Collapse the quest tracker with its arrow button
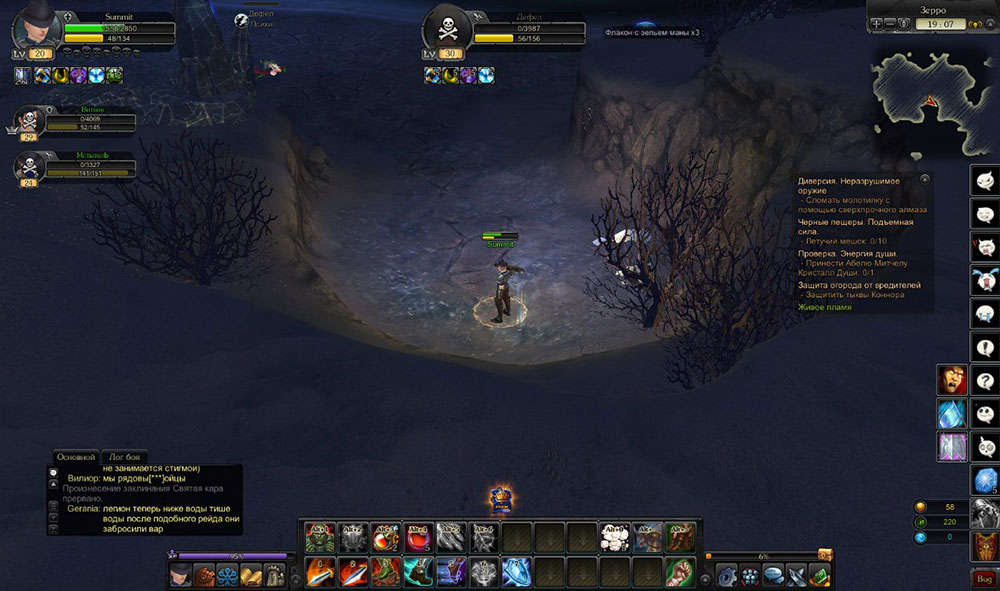 click(x=925, y=179)
